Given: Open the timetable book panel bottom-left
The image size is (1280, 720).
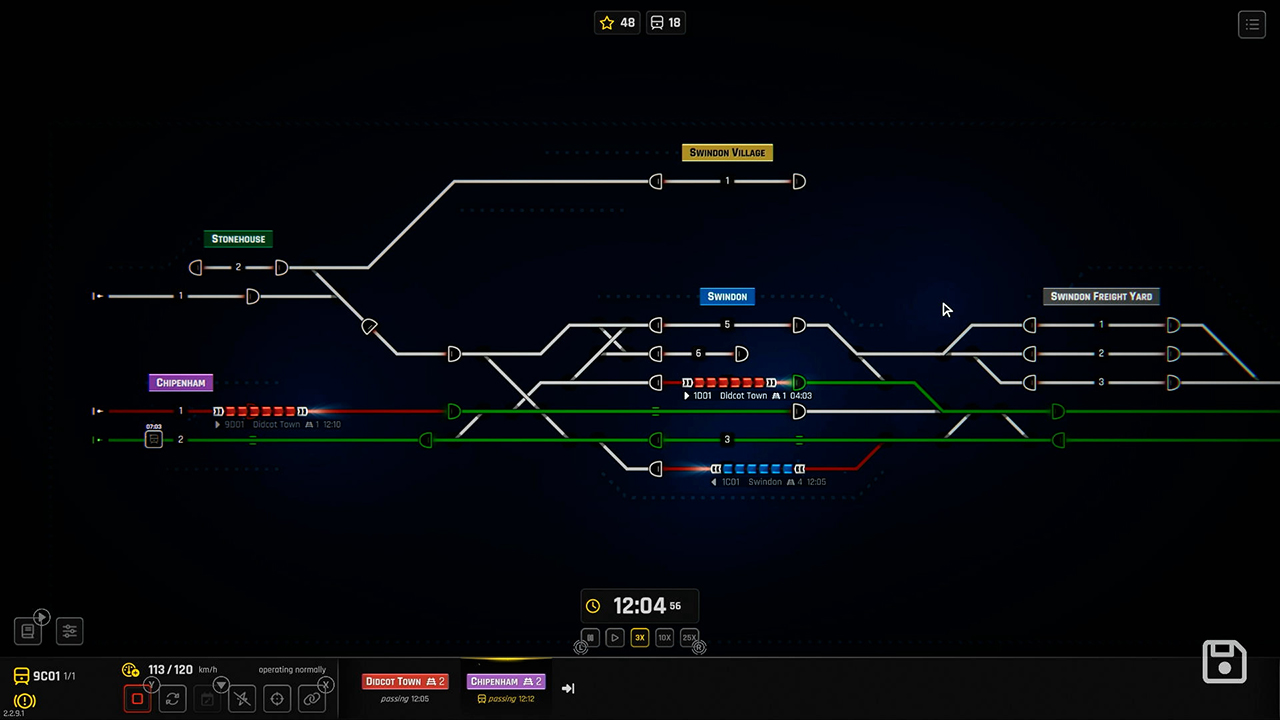Looking at the screenshot, I should coord(27,631).
